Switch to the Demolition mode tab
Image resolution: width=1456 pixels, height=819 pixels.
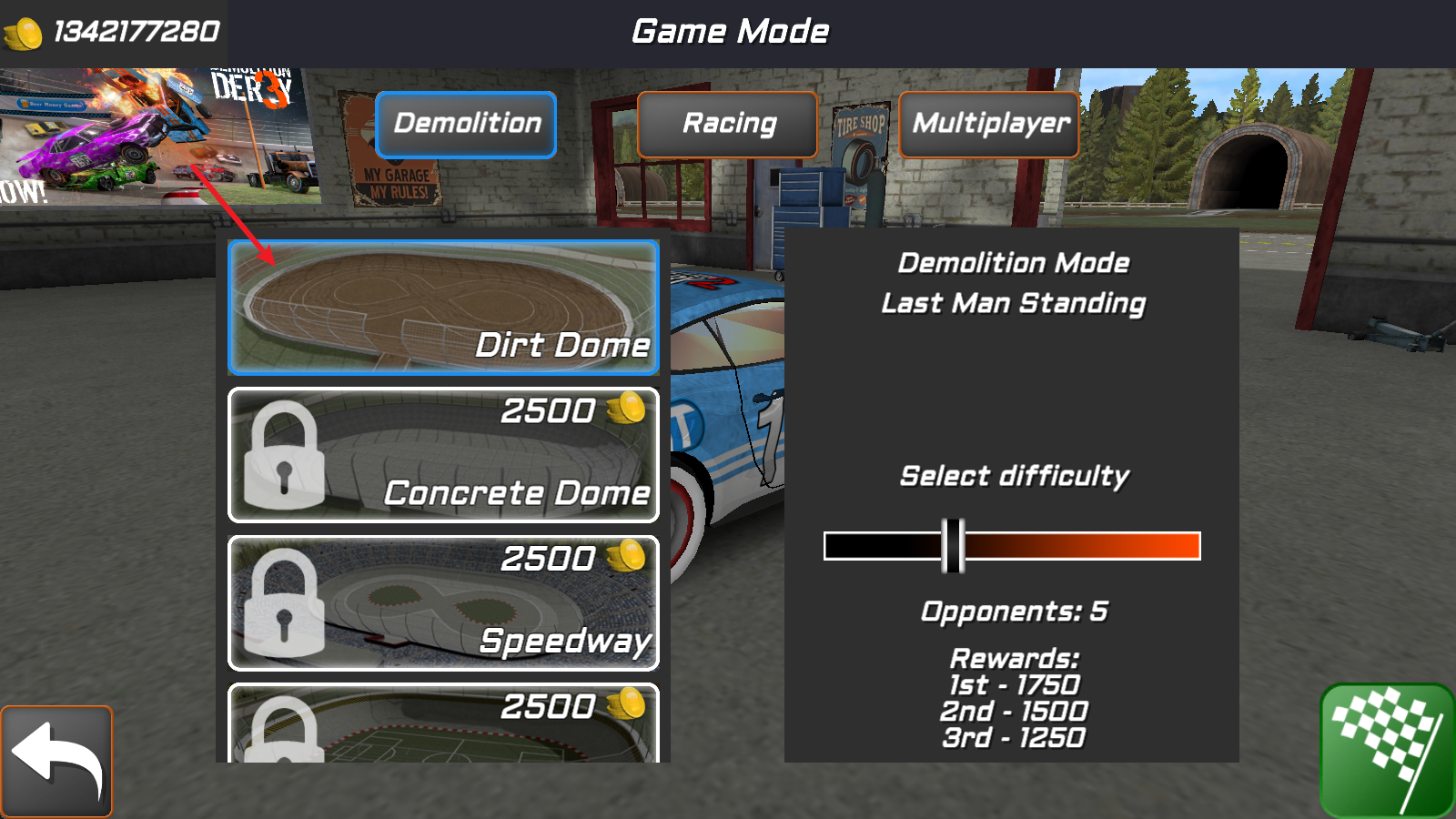coord(466,125)
